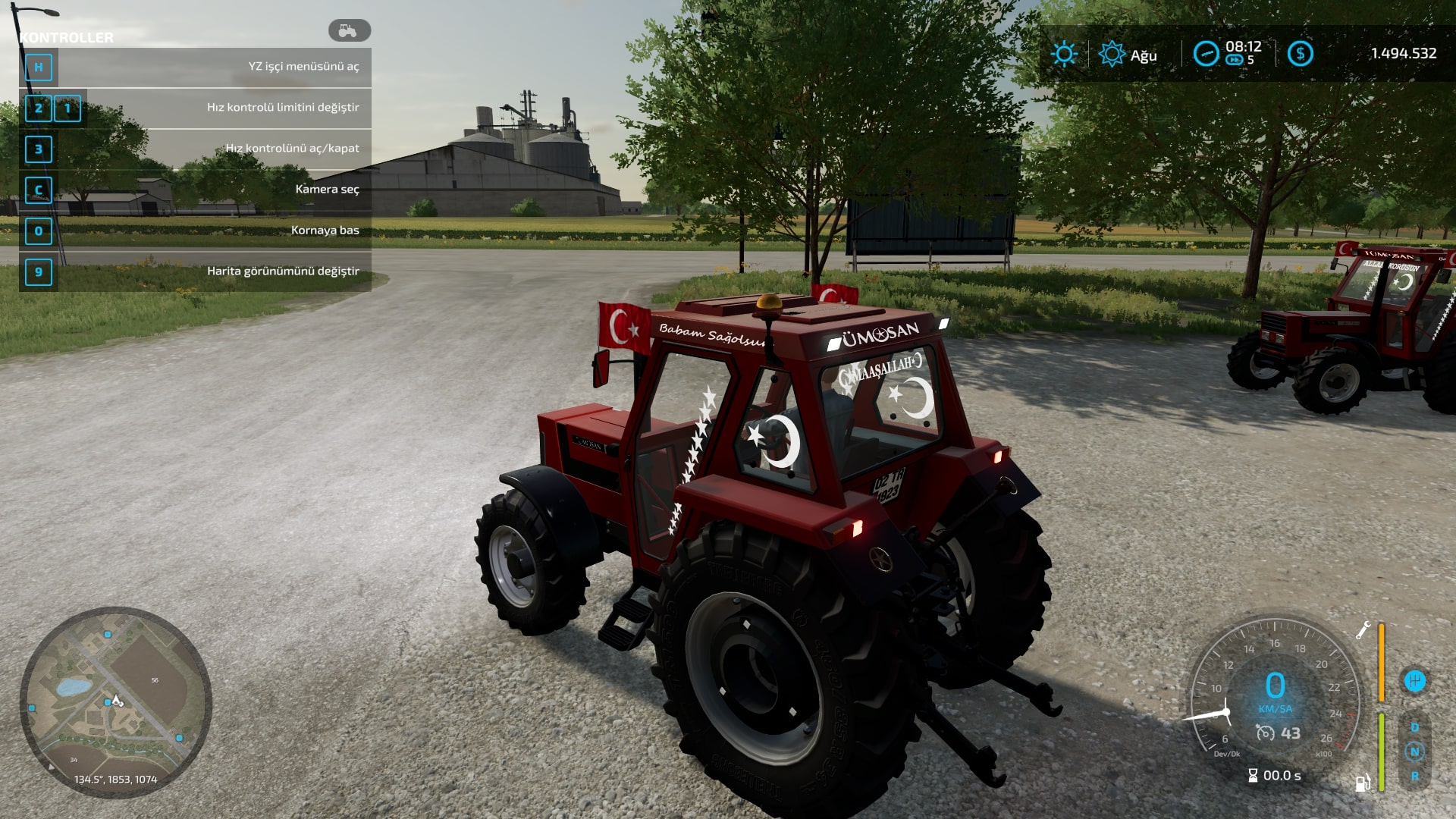Select the tractor icon above the controls list

pyautogui.click(x=349, y=30)
